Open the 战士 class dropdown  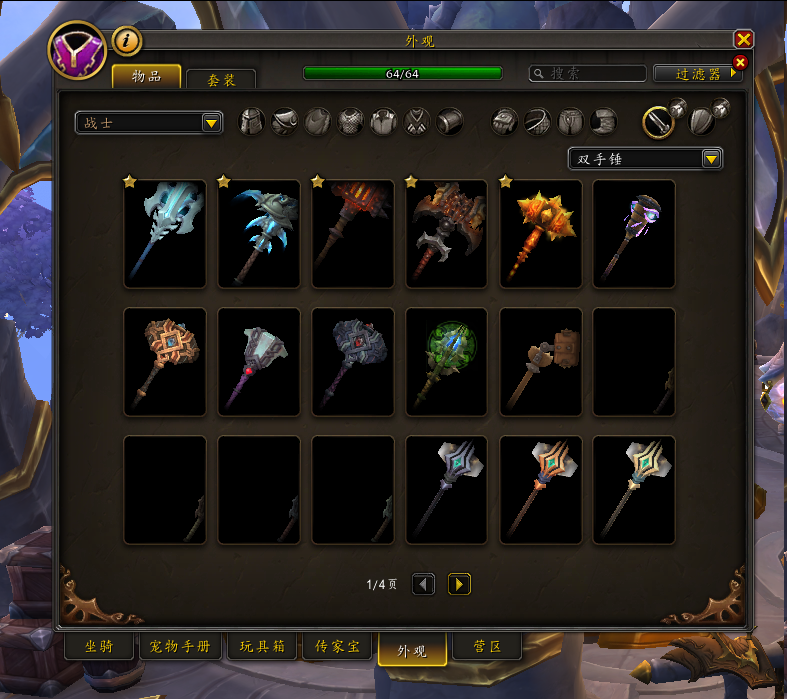pos(149,122)
